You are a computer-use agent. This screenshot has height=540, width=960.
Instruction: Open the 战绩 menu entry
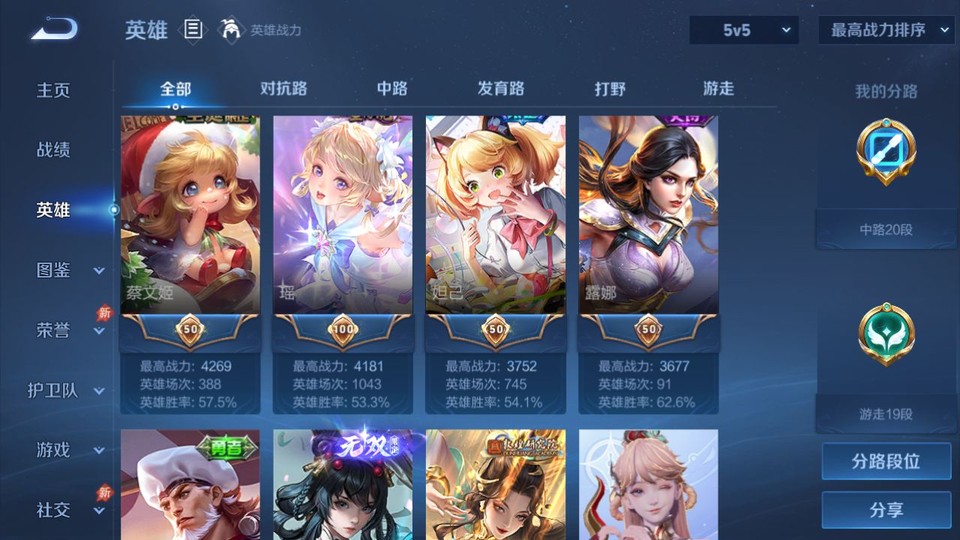click(54, 150)
